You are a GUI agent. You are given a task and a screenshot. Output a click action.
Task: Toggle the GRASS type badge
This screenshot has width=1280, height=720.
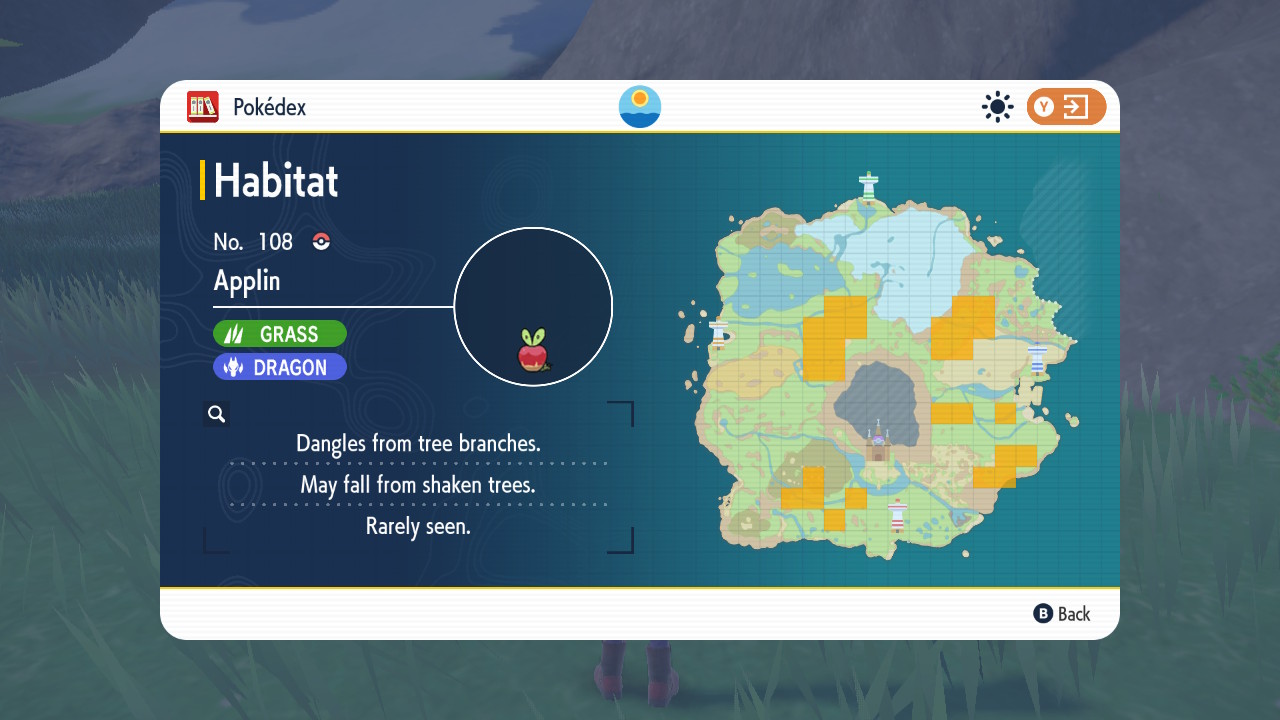(x=280, y=333)
